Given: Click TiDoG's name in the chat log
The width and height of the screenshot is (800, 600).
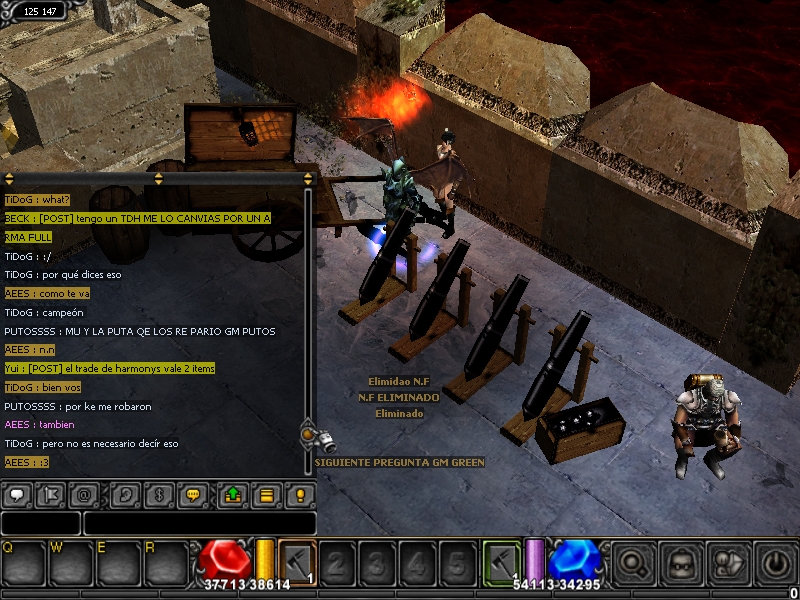Looking at the screenshot, I should (19, 199).
